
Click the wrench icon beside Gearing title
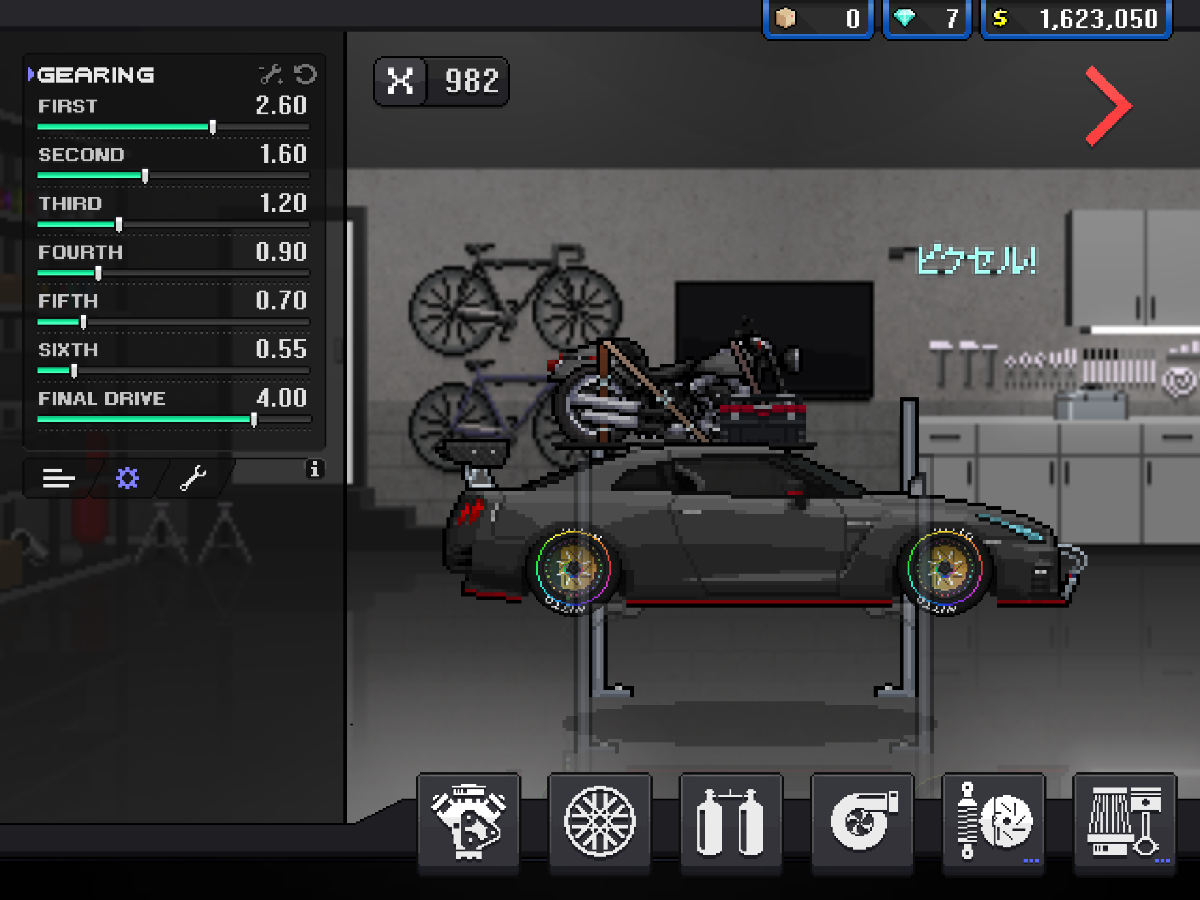click(270, 74)
